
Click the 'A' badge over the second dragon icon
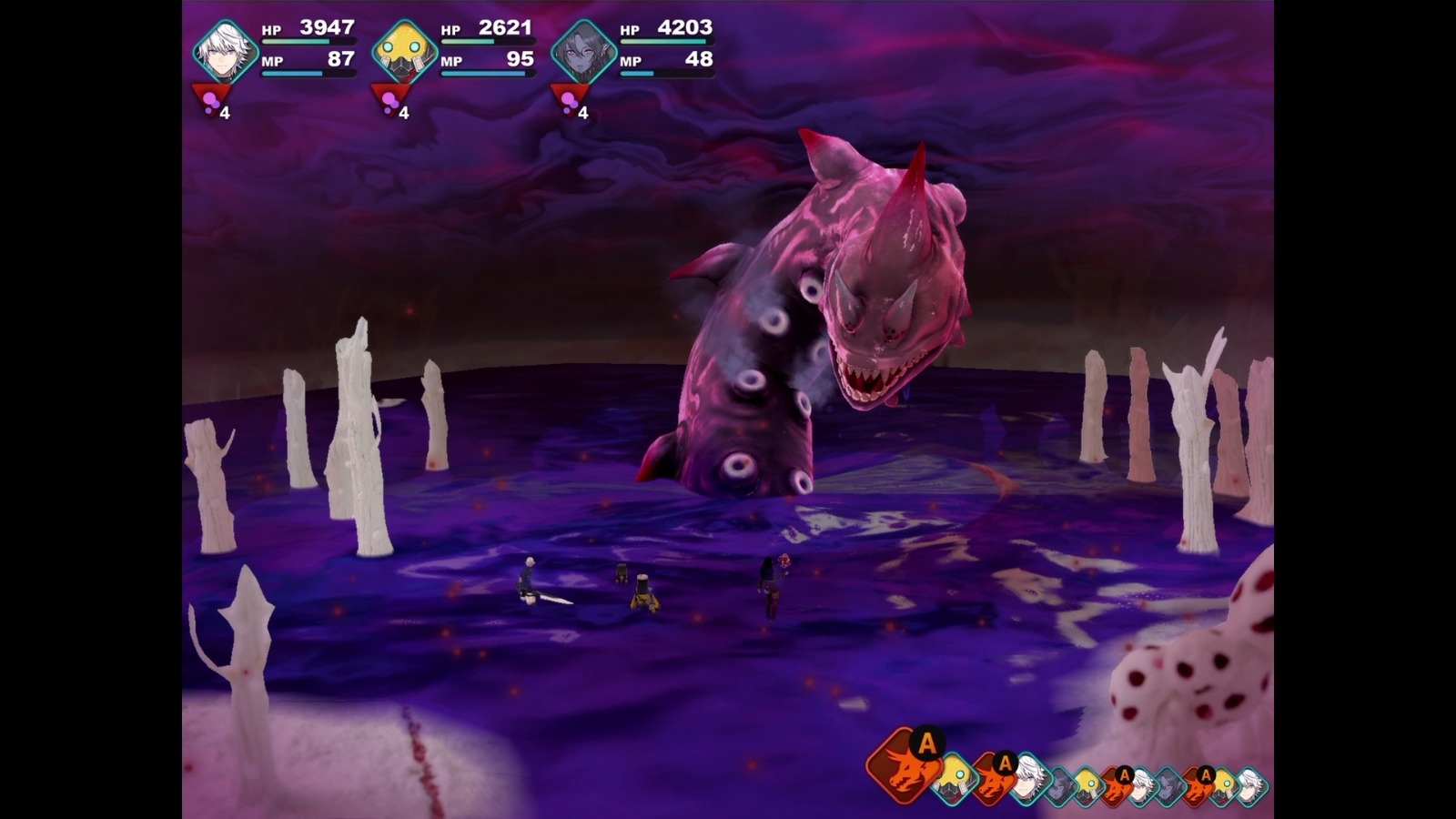coord(1004,764)
